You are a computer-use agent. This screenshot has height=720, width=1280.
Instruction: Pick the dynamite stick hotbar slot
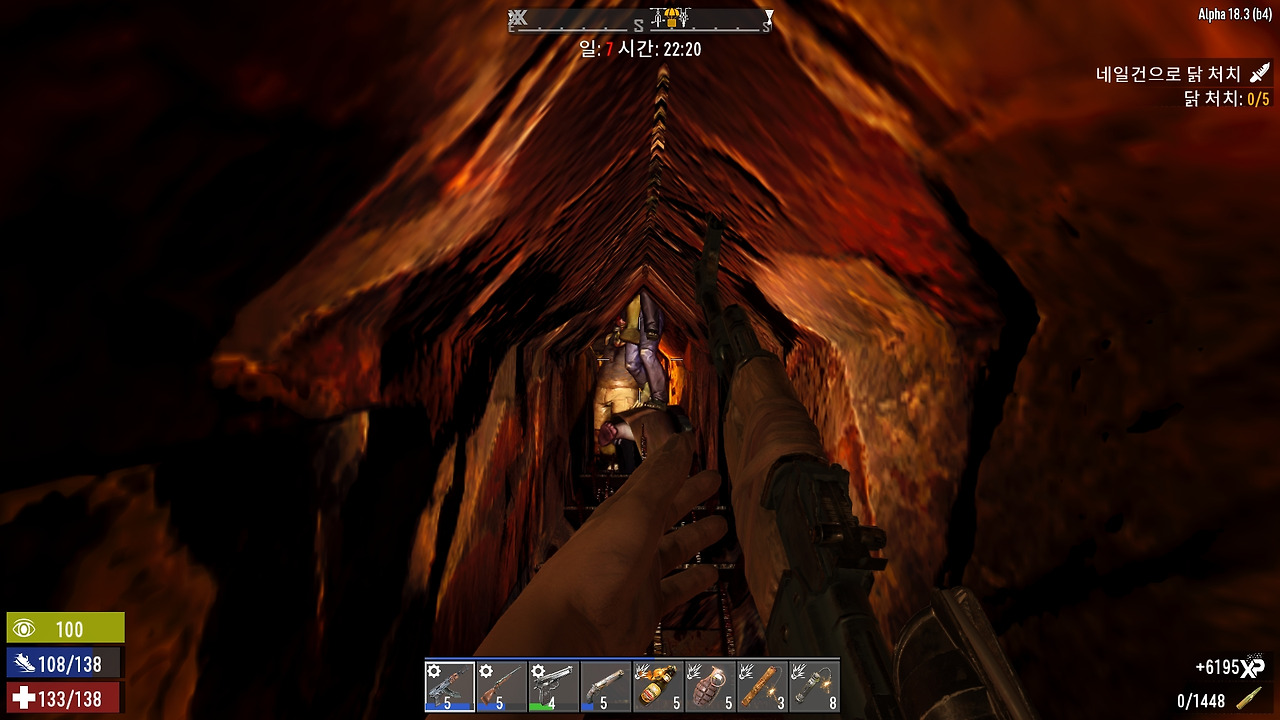click(762, 686)
